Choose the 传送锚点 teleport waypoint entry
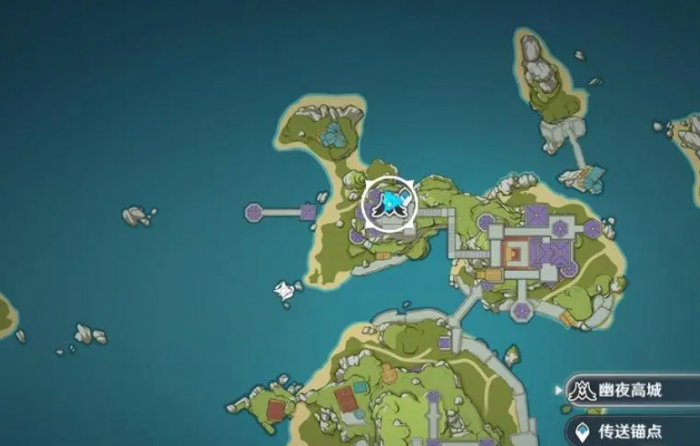 [x=632, y=432]
